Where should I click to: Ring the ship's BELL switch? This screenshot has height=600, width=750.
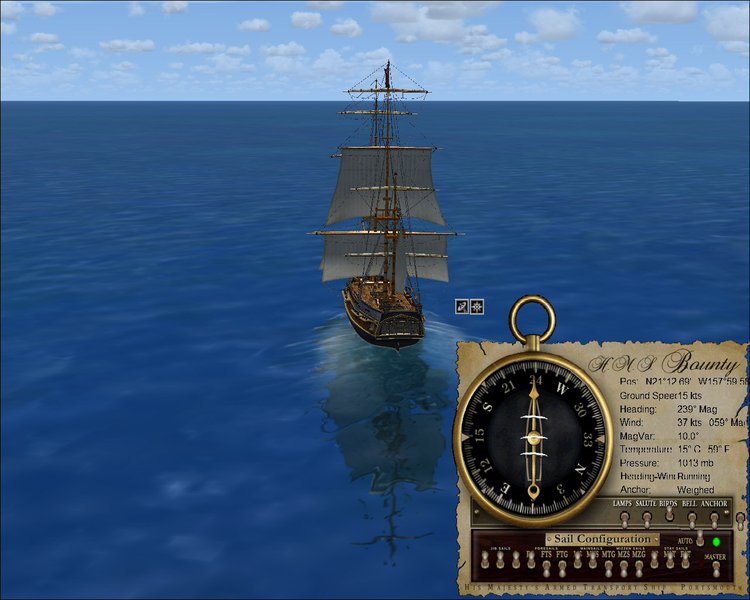(691, 518)
